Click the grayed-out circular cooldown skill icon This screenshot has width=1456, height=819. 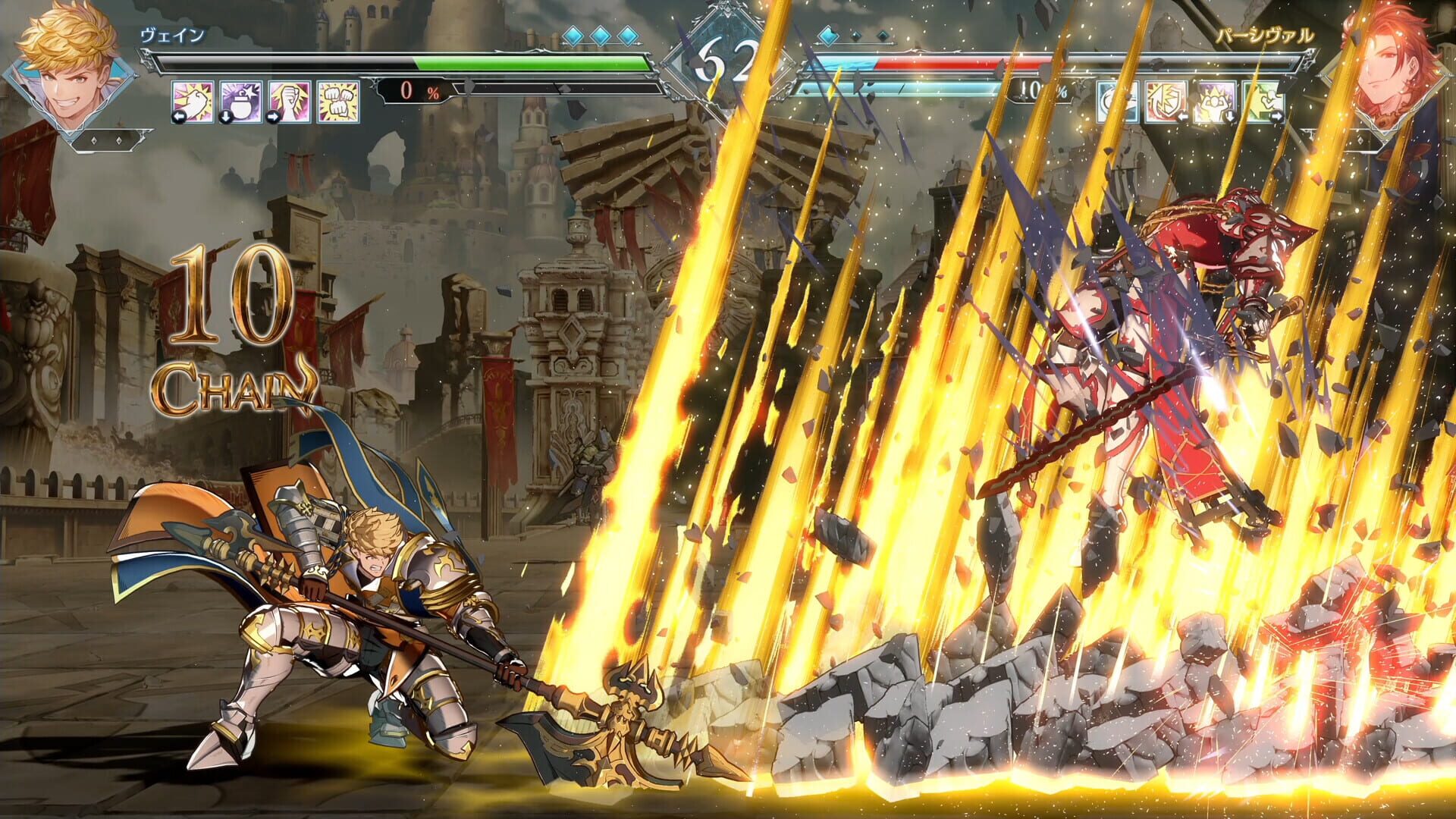click(x=1117, y=102)
